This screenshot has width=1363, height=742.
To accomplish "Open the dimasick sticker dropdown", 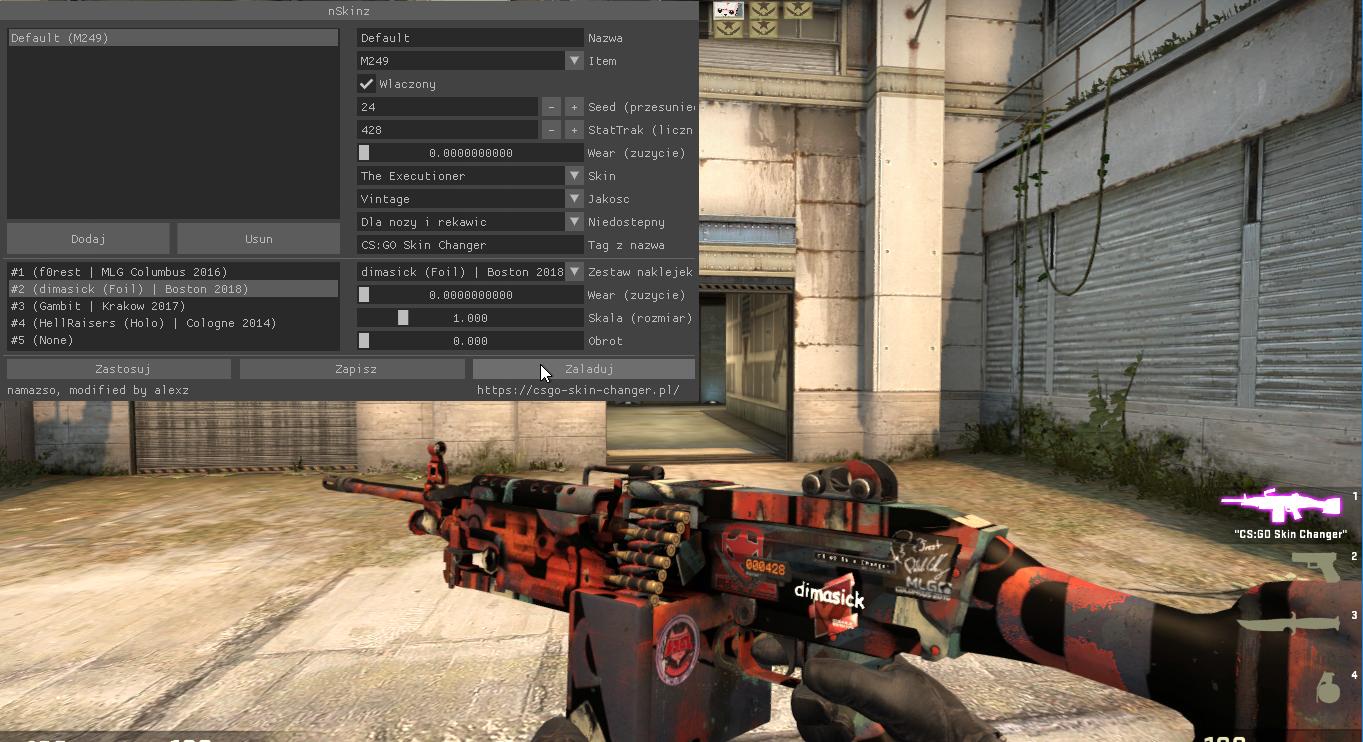I will tap(574, 272).
